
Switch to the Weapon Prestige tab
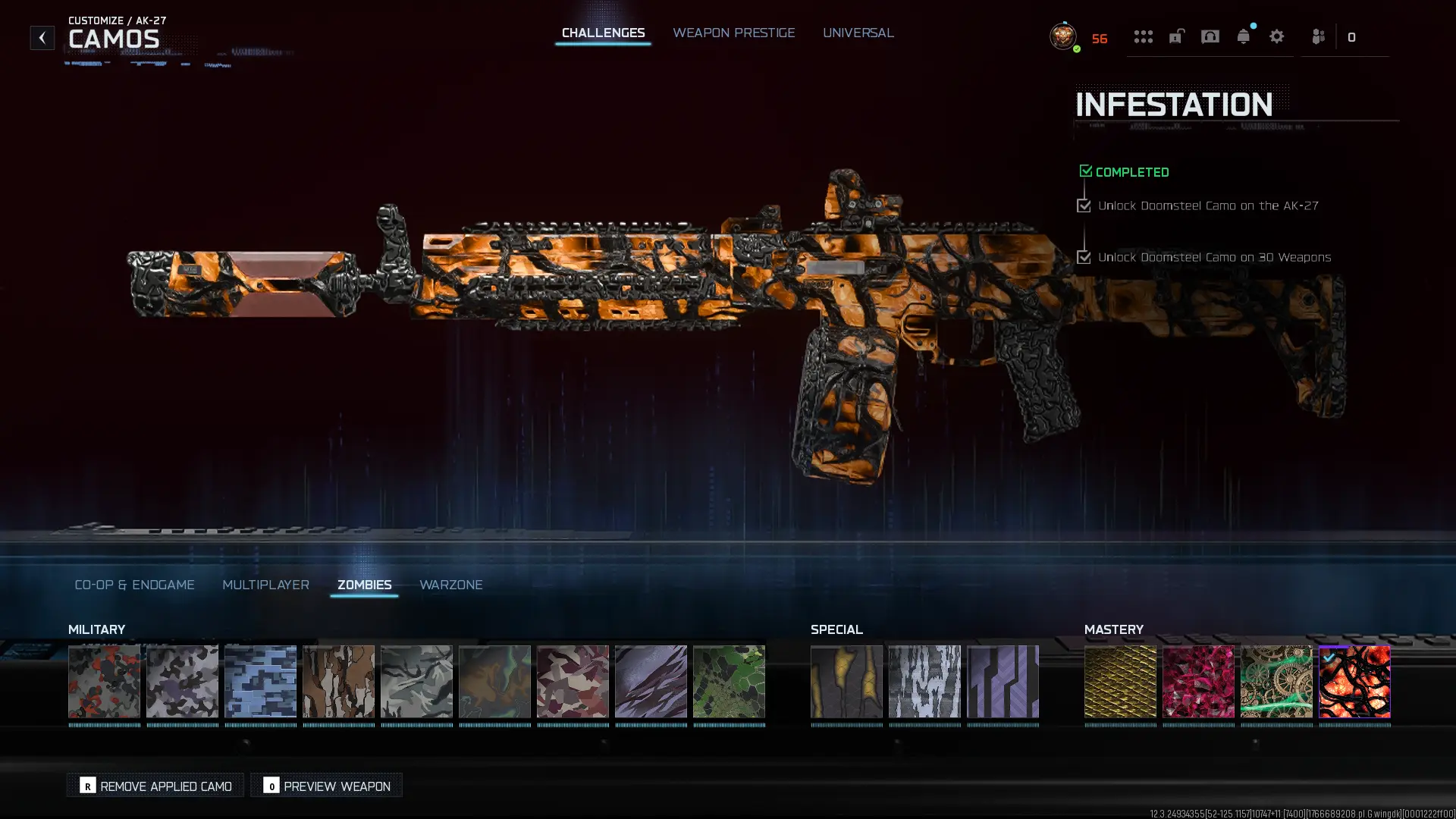pos(733,33)
